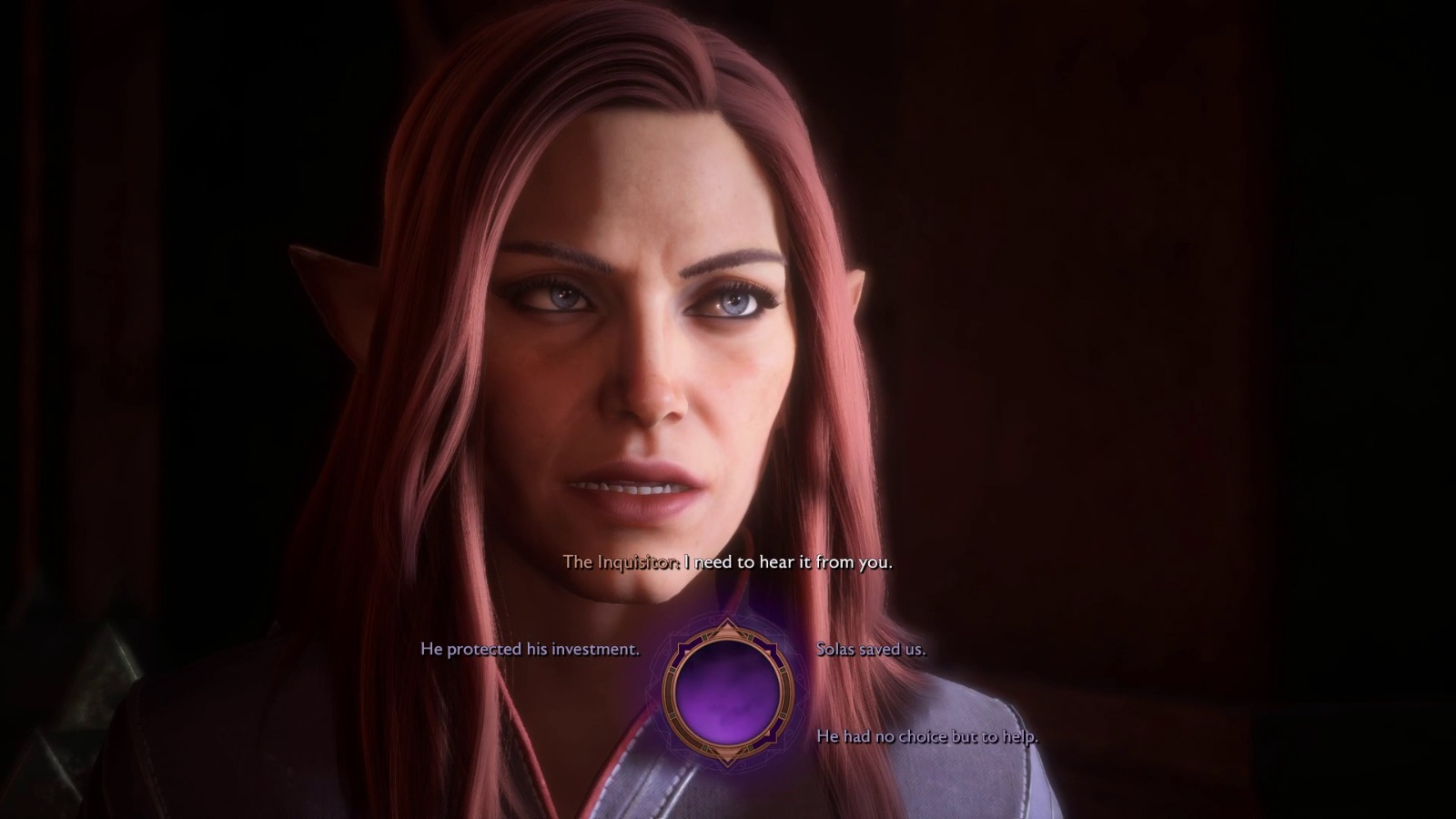The image size is (1456, 819).
Task: Click the bottom green inlay of the wheel border
Action: pos(706,748)
